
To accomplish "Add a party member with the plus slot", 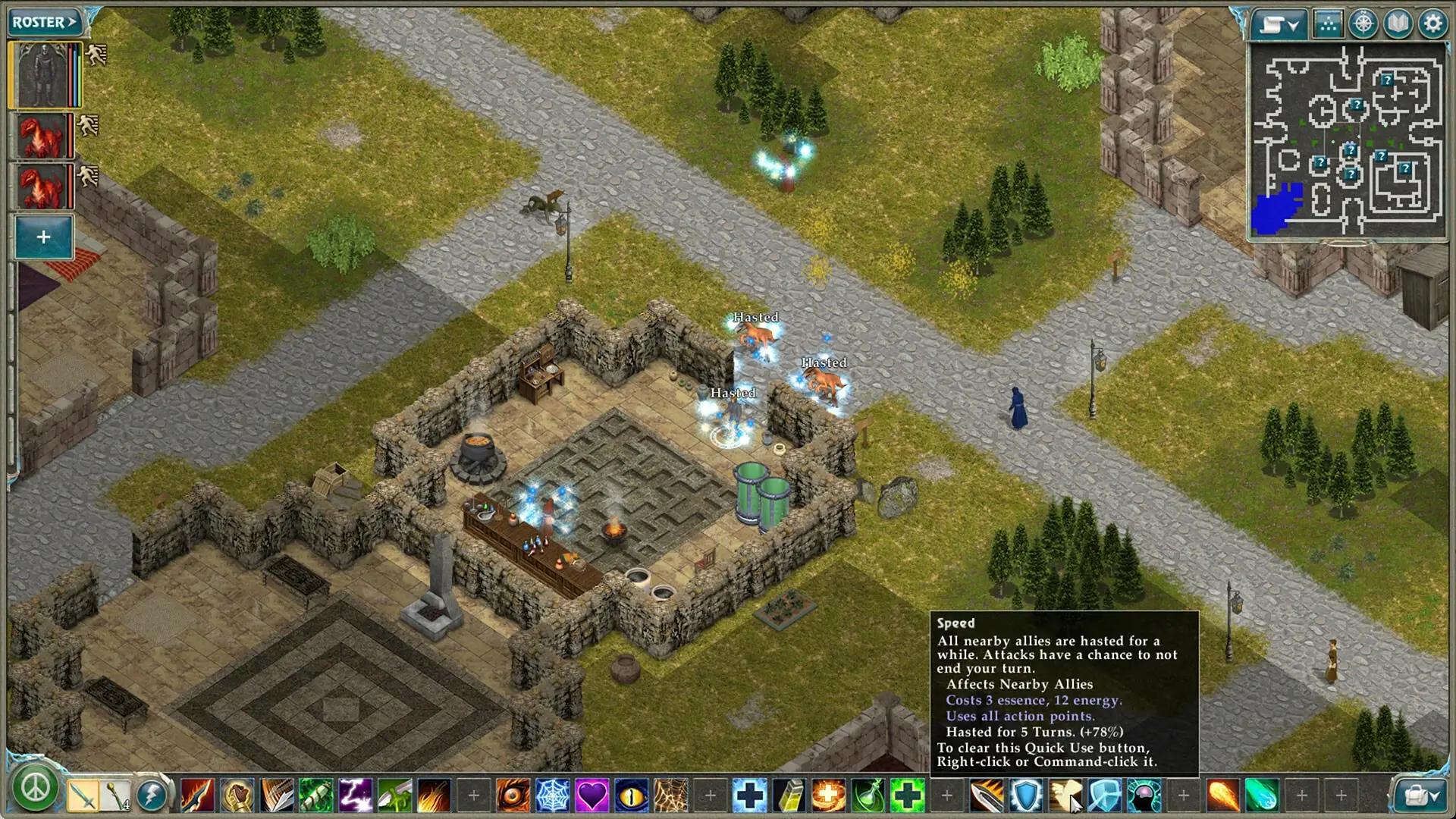I will 43,237.
